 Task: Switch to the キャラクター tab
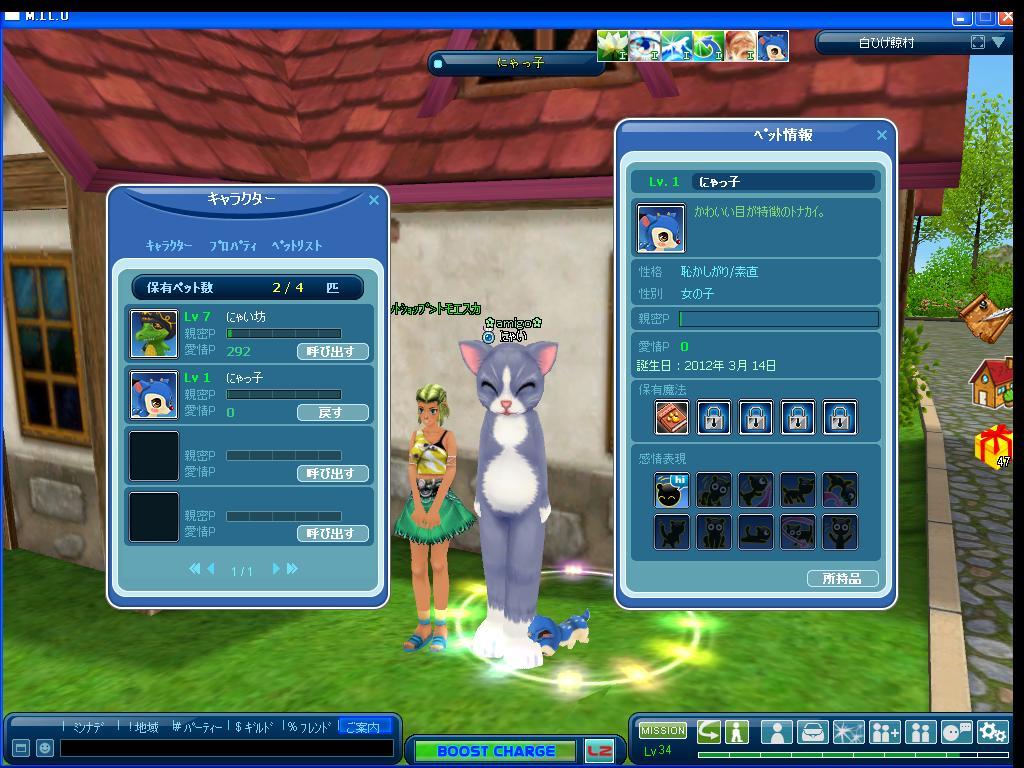(x=169, y=246)
